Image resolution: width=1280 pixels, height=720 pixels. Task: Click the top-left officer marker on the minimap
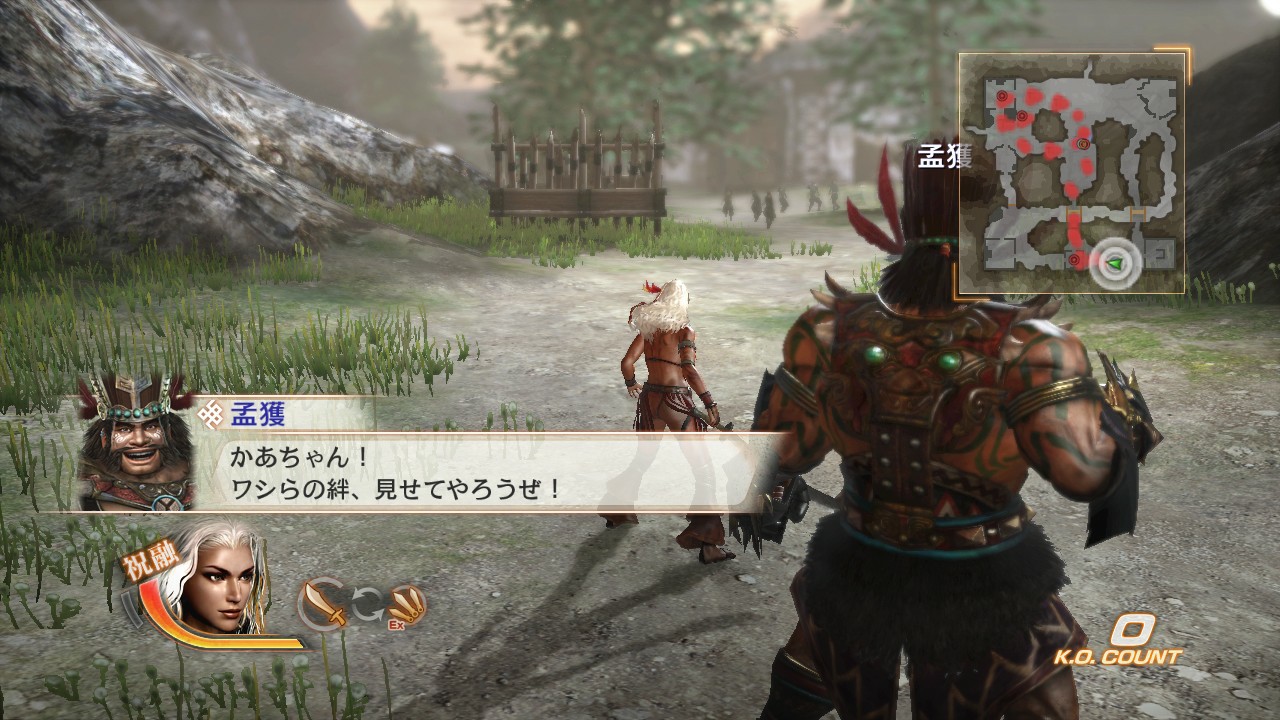point(1002,95)
